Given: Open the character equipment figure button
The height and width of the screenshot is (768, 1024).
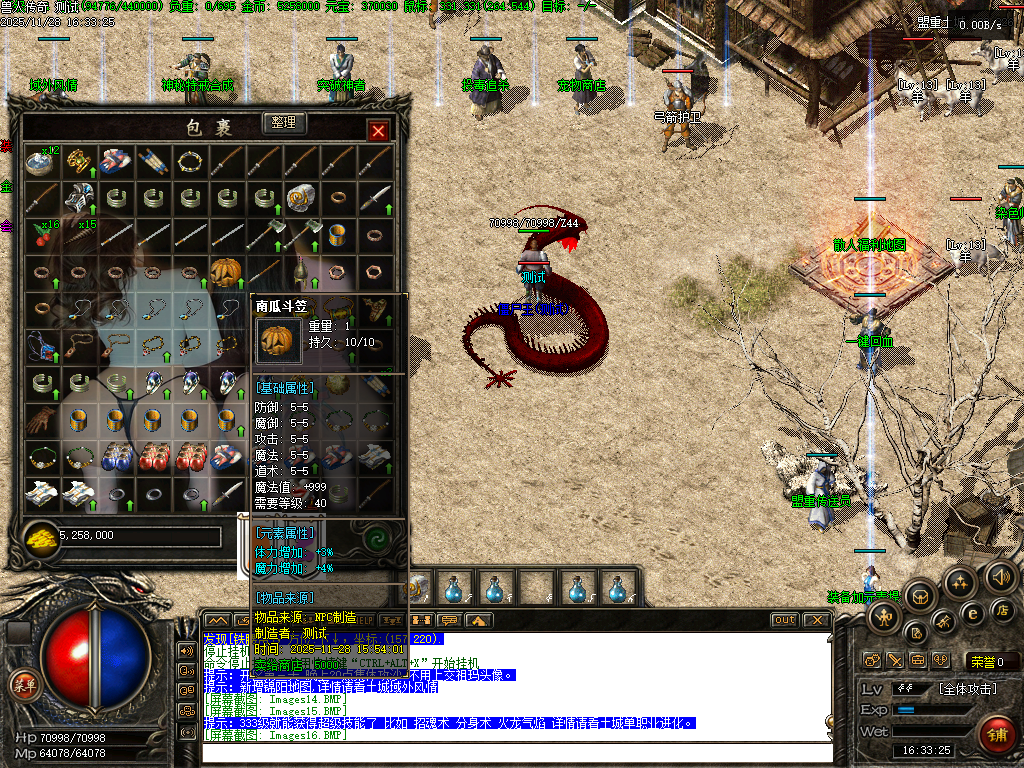Looking at the screenshot, I should pos(885,617).
